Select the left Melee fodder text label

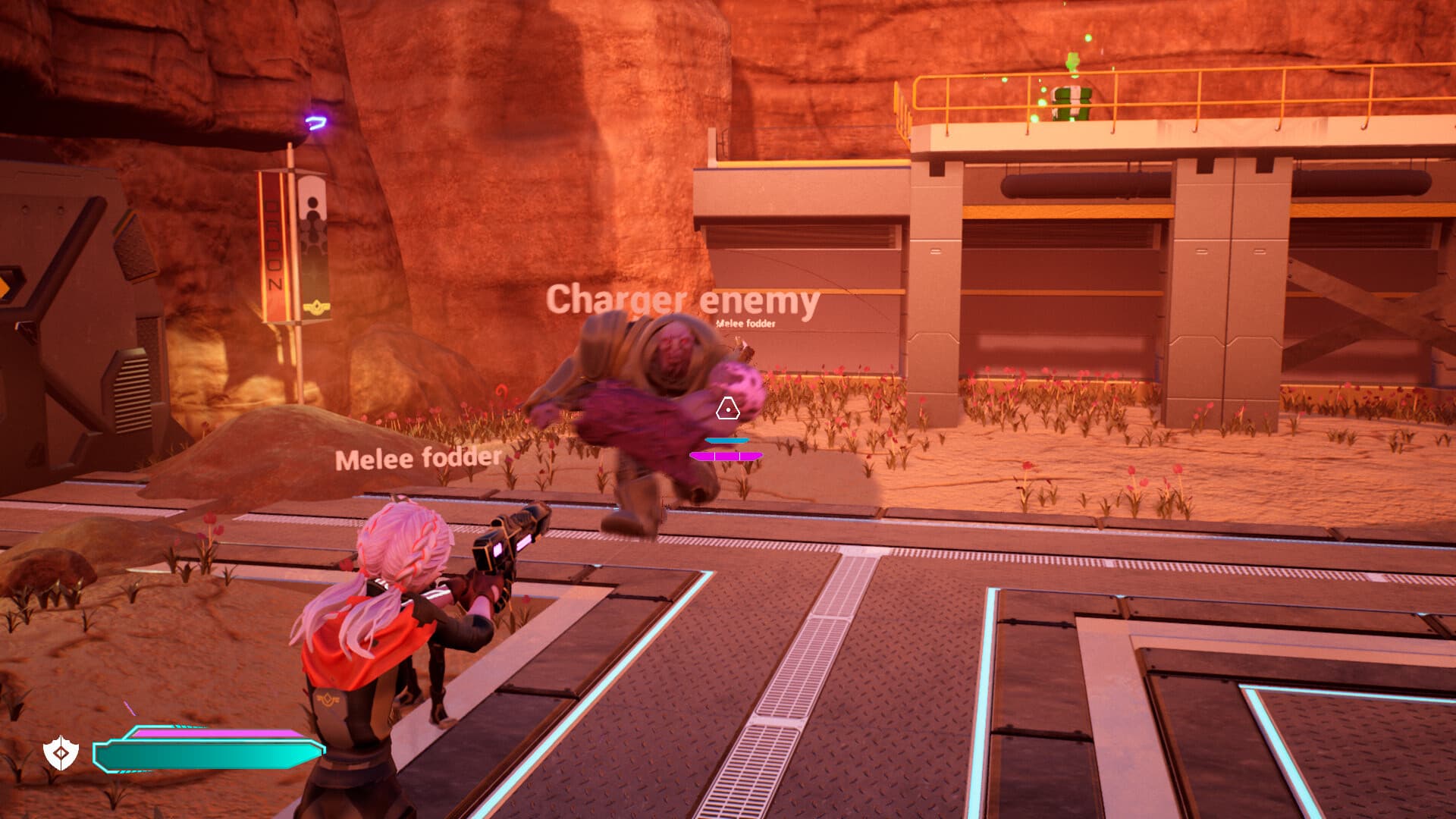pyautogui.click(x=418, y=459)
